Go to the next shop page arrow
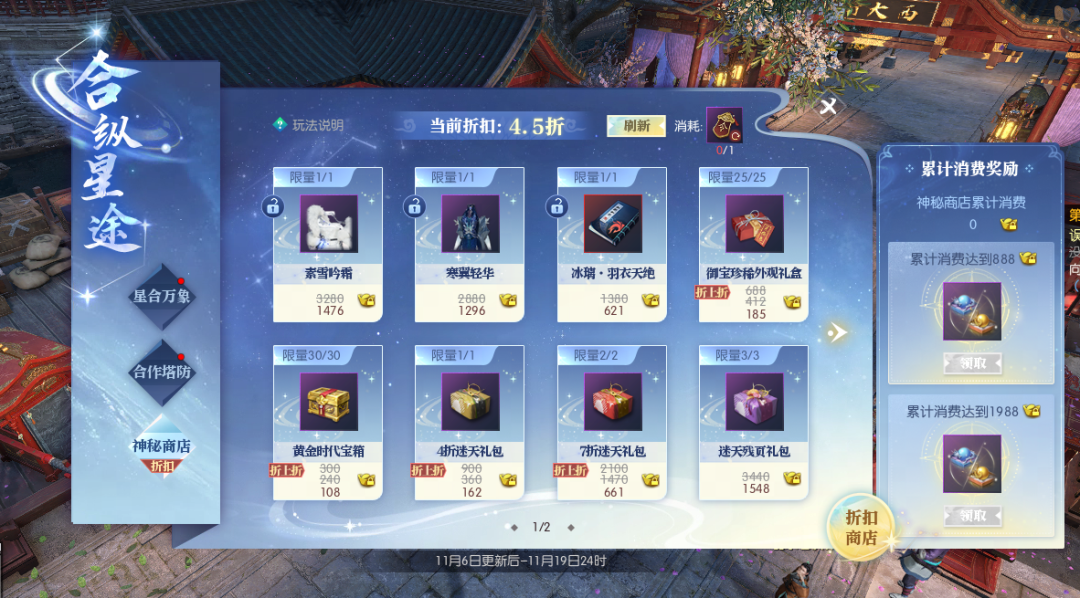This screenshot has width=1080, height=598. [x=837, y=332]
